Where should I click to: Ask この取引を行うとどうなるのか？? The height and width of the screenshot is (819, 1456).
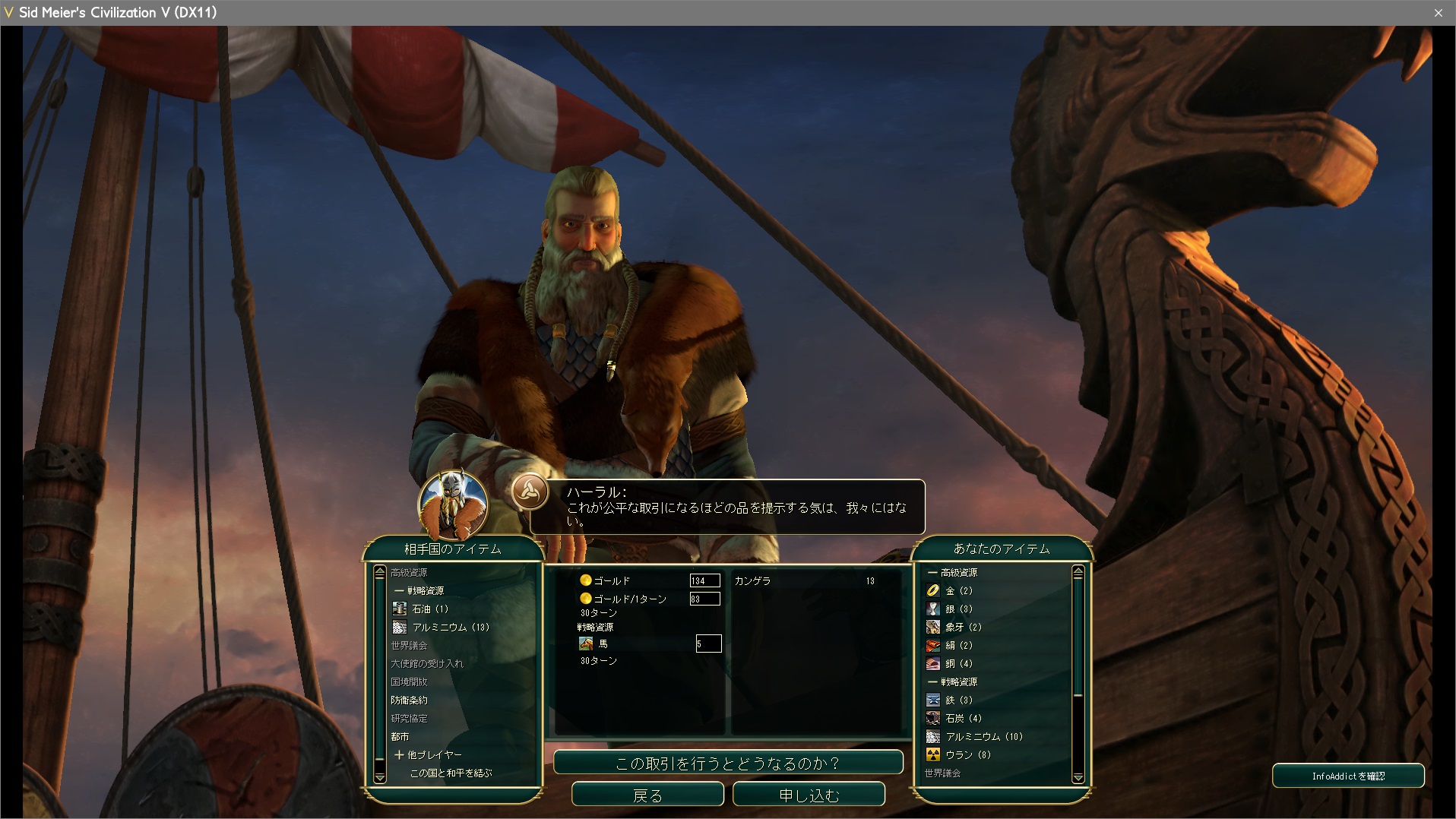click(x=728, y=763)
